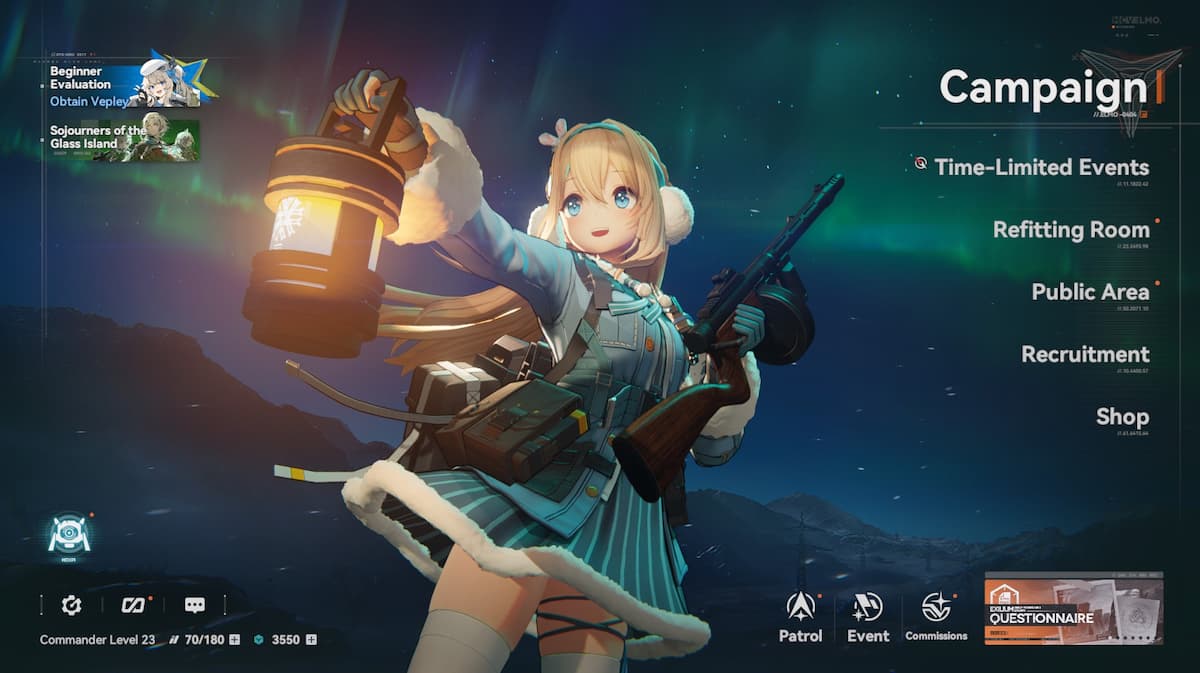This screenshot has height=673, width=1200.
Task: Show the Commissions panel
Action: pyautogui.click(x=936, y=614)
